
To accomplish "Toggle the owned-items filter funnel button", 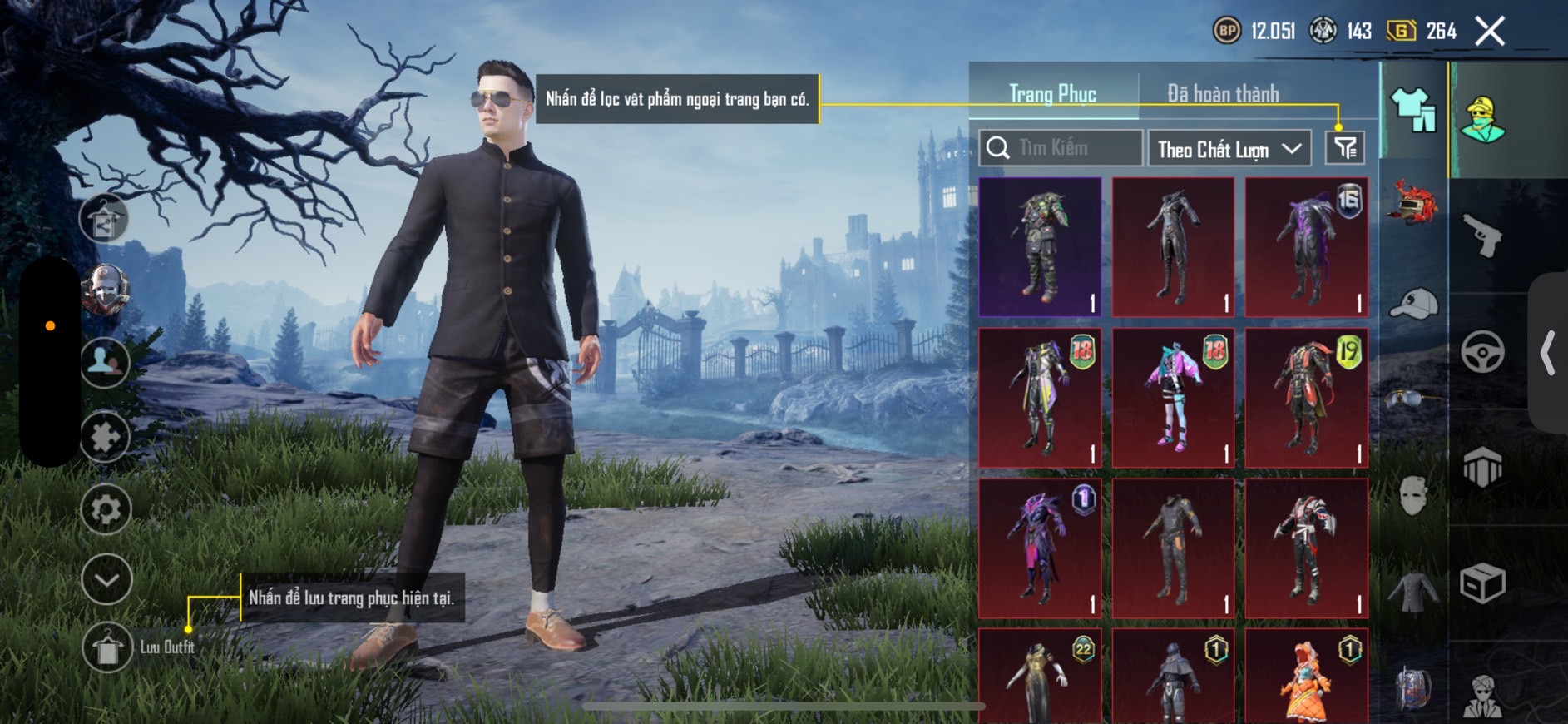I will pyautogui.click(x=1344, y=148).
